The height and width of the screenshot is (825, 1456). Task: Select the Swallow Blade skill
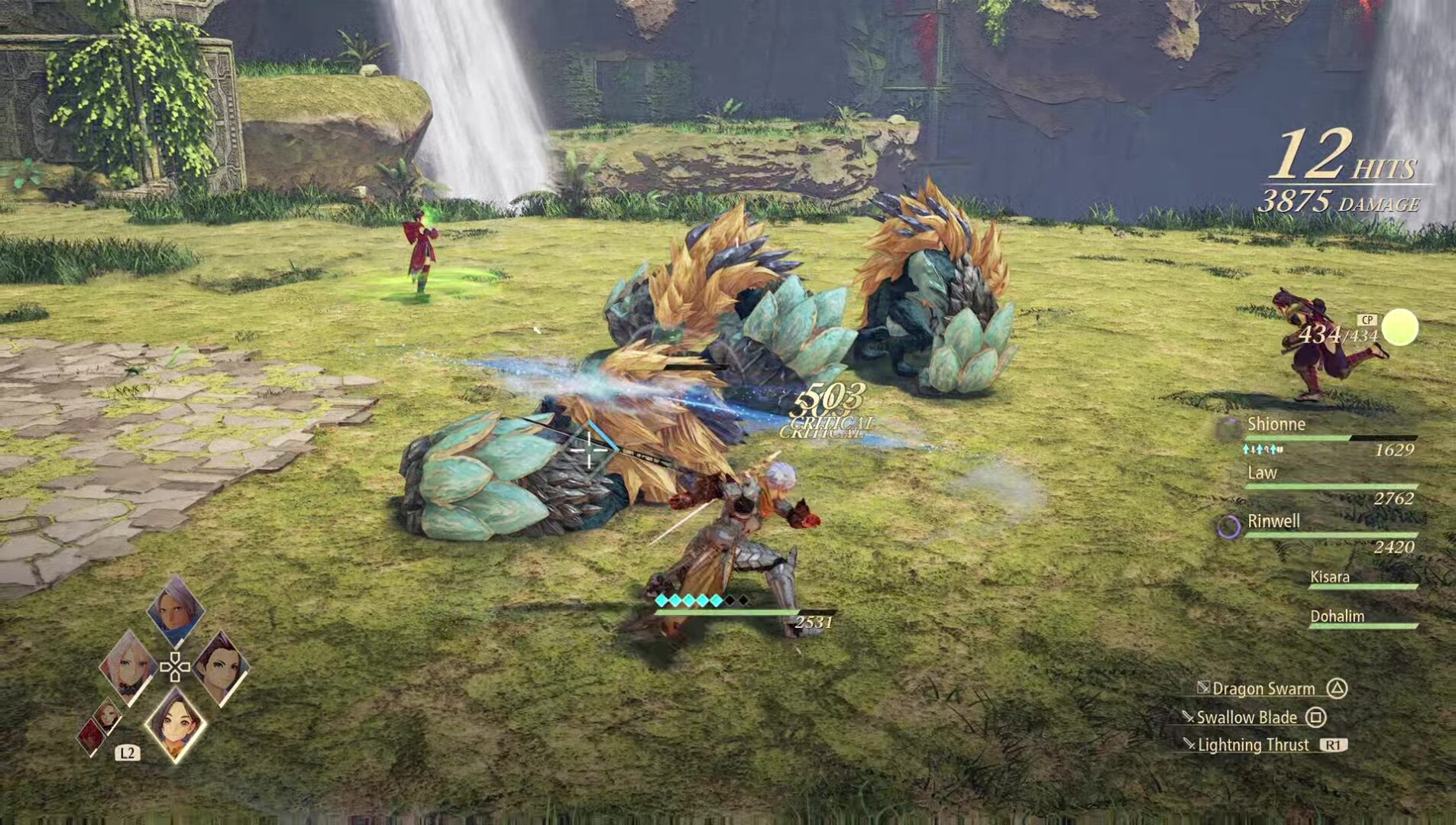(1247, 718)
